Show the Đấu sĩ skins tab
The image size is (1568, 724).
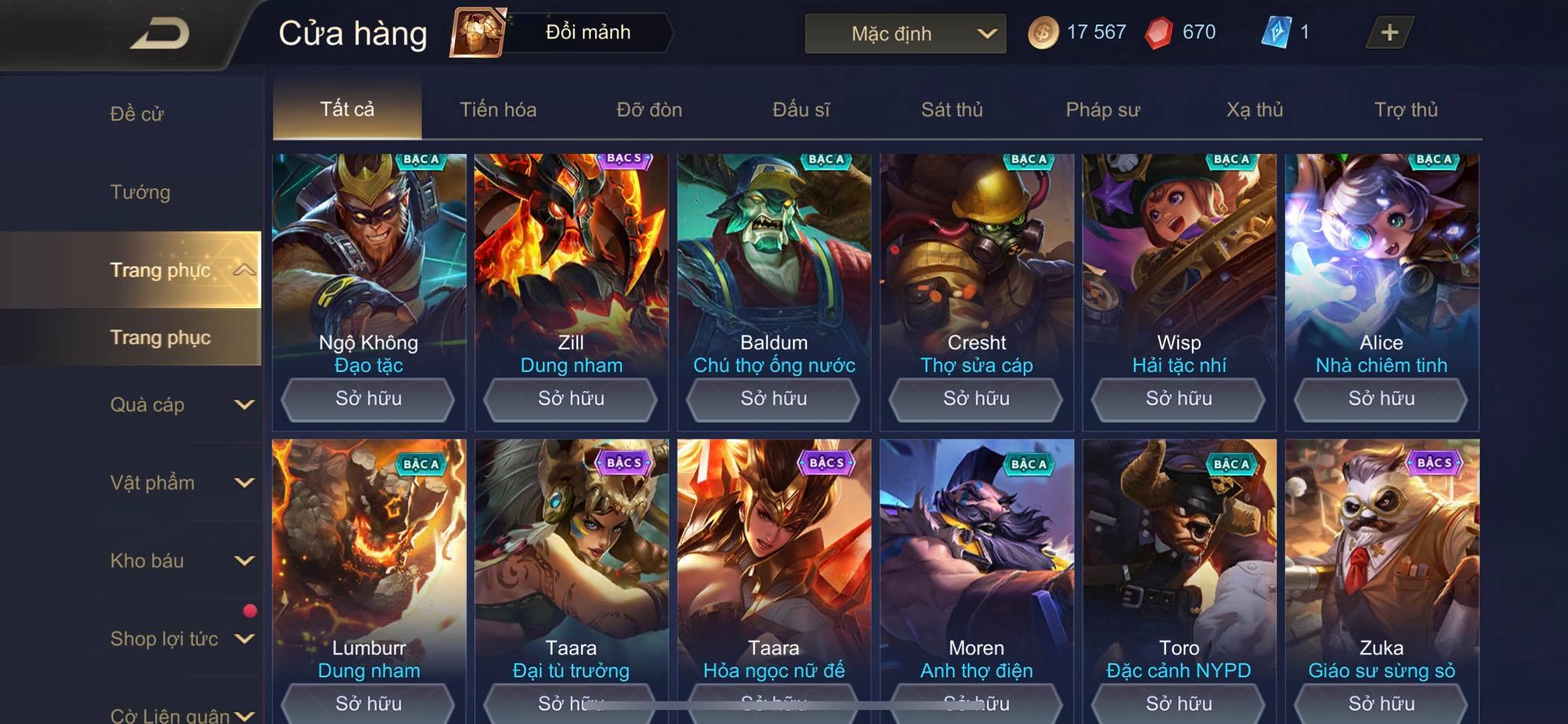[801, 109]
